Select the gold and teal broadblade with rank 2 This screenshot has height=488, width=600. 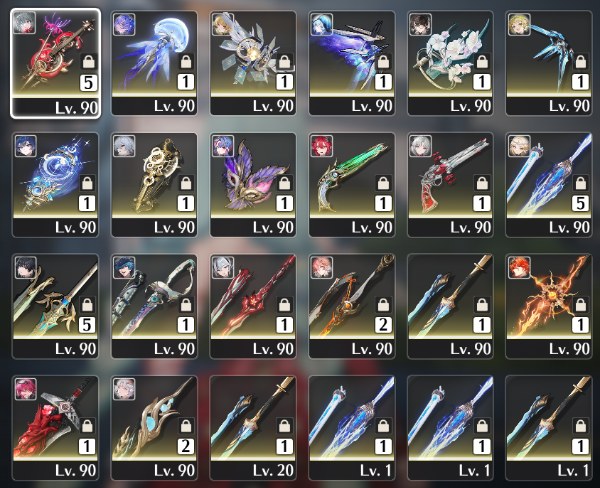coord(154,425)
